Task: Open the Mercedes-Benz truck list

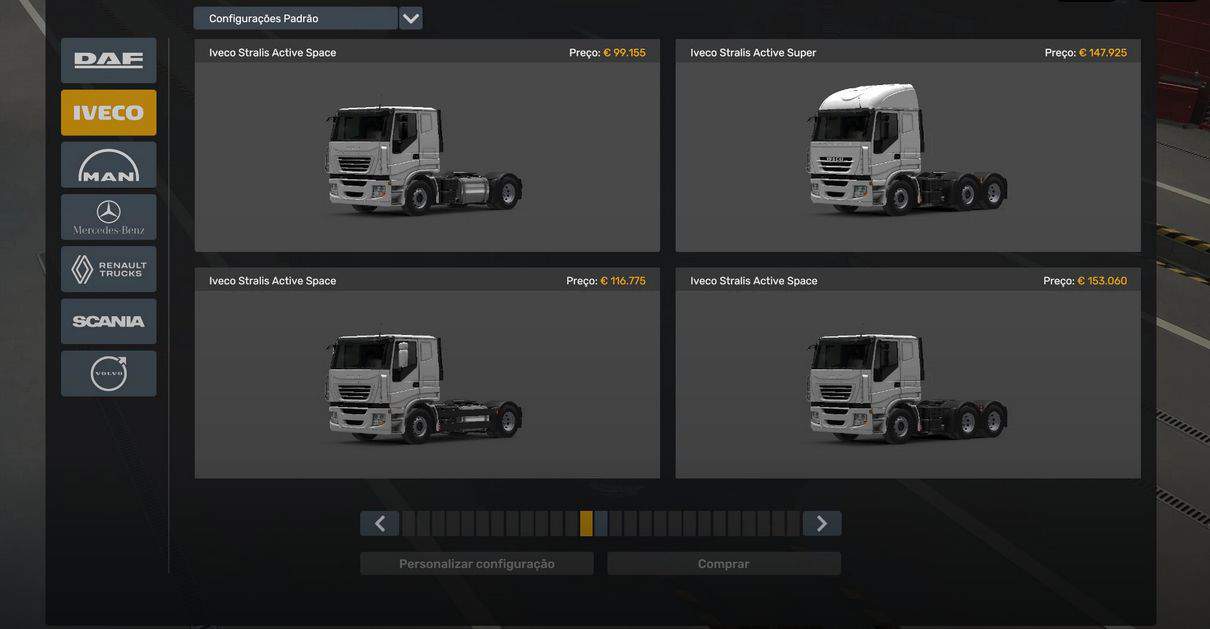Action: pos(108,217)
